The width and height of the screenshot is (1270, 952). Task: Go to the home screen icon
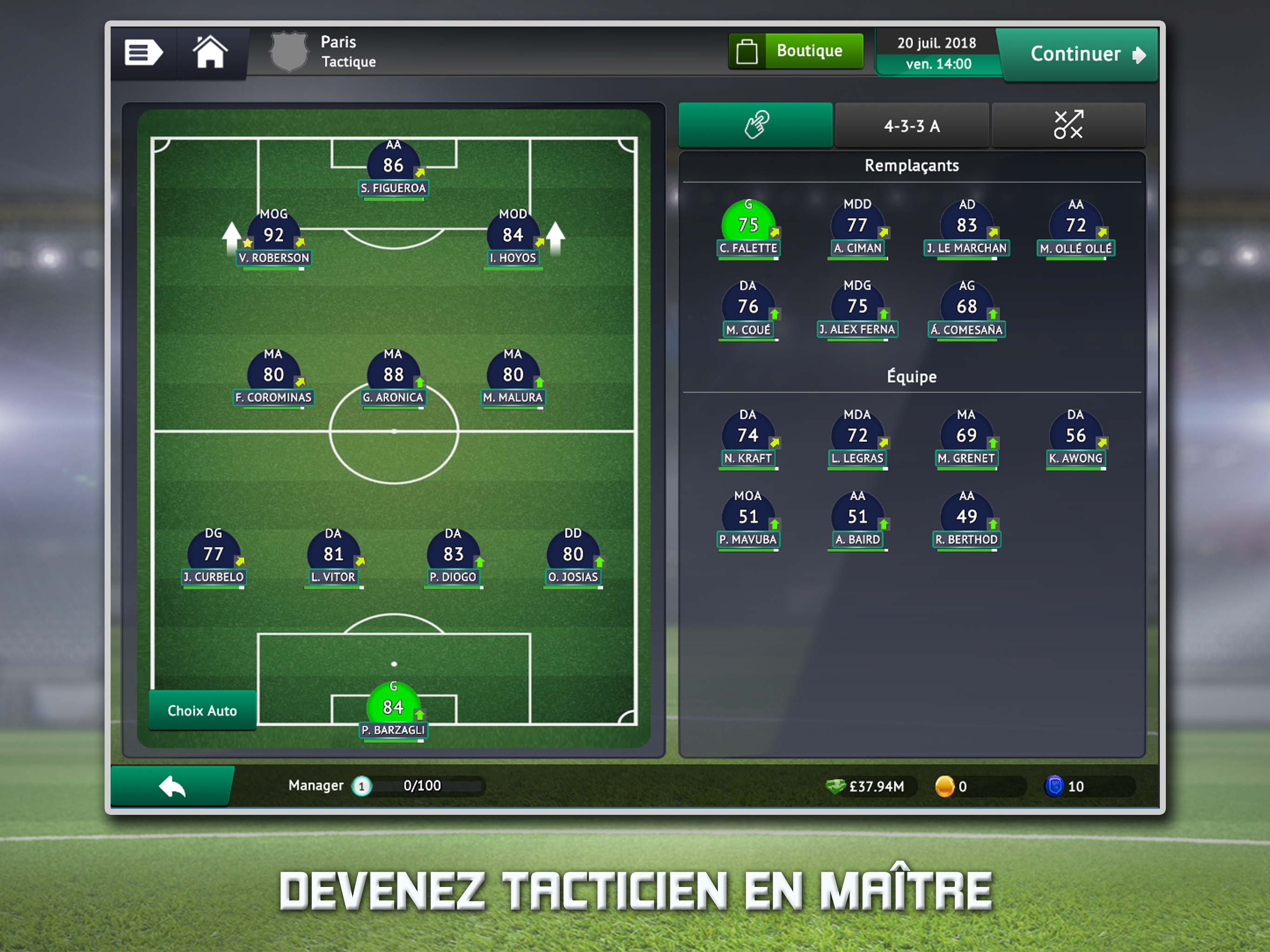pyautogui.click(x=210, y=53)
